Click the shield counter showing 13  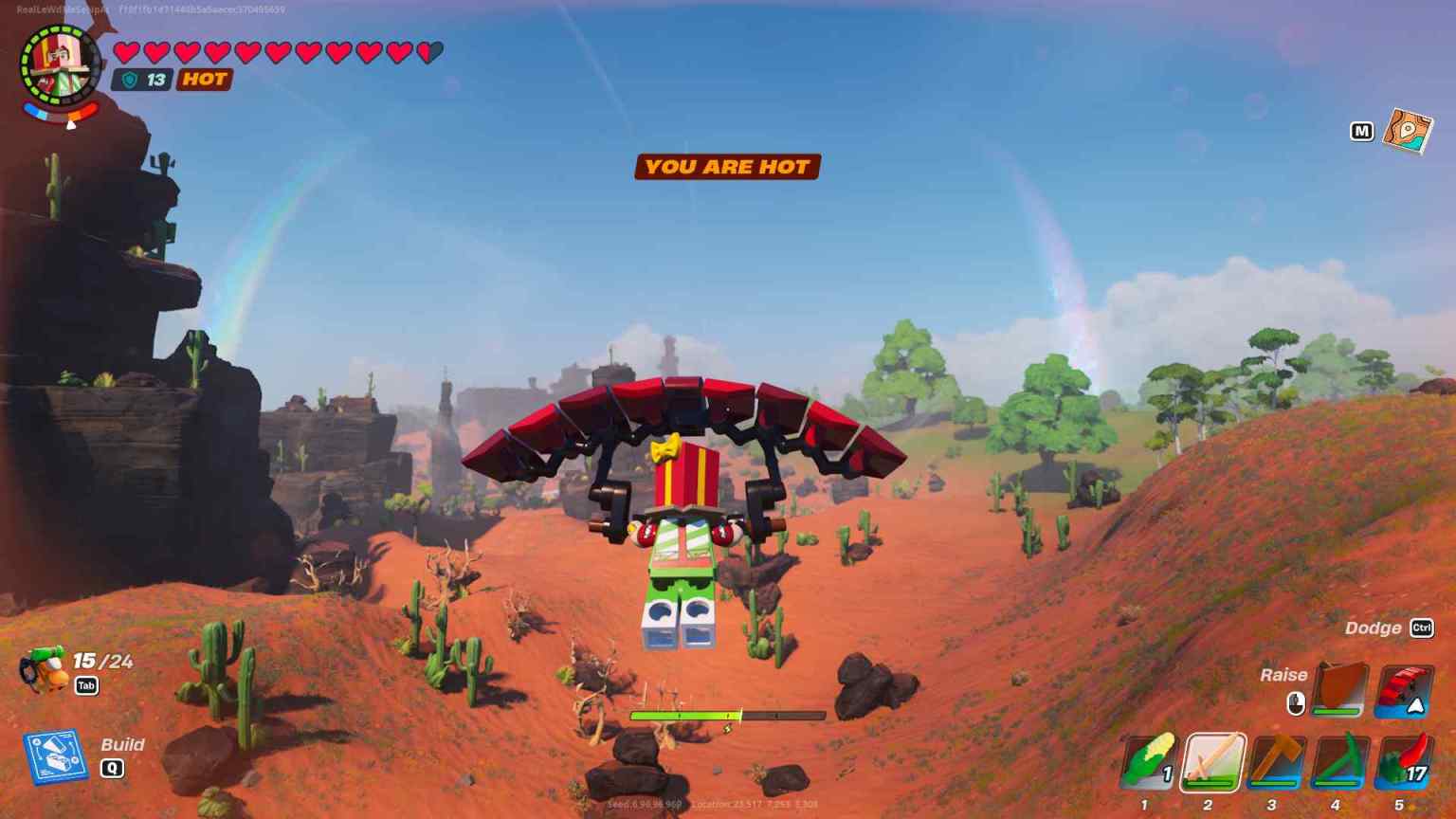pyautogui.click(x=140, y=80)
